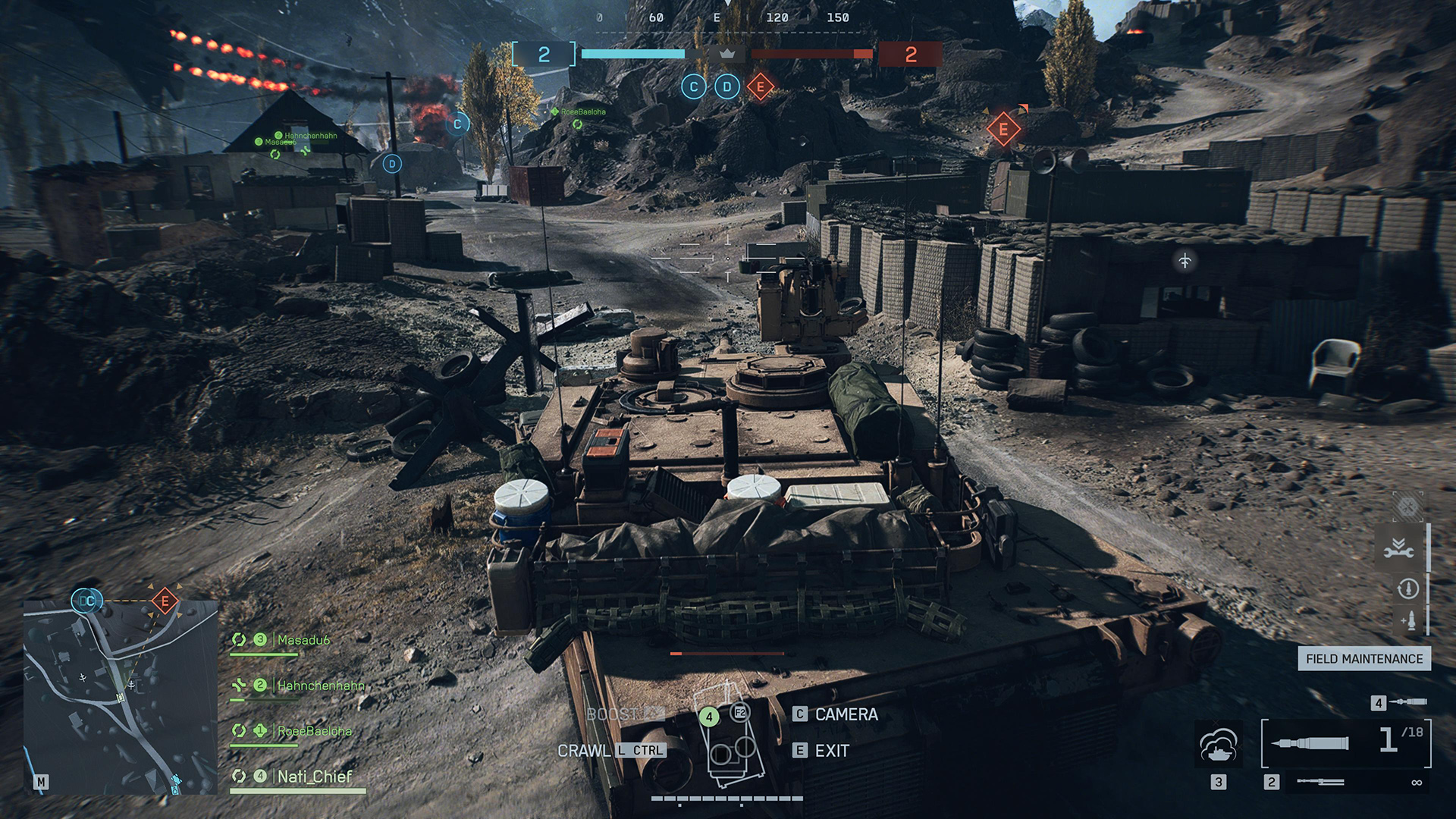Activate the Field Maintenance wrench icon
This screenshot has width=1456, height=819.
(x=1398, y=549)
